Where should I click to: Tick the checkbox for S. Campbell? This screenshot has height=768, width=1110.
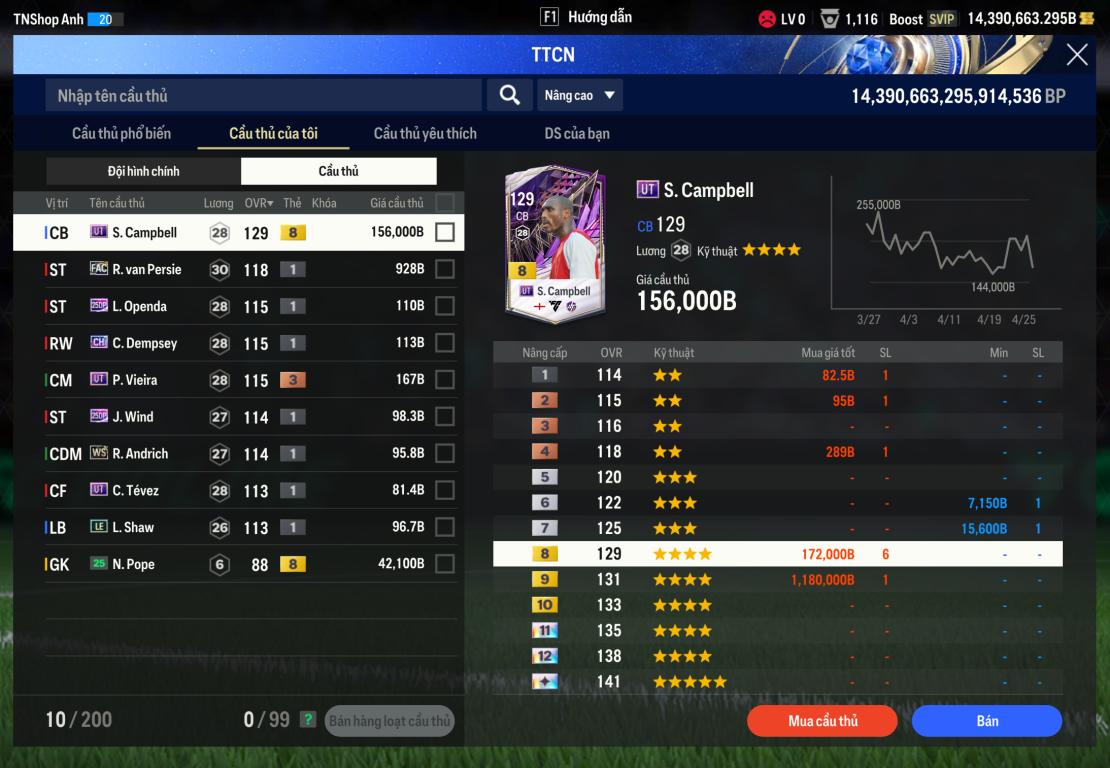(x=445, y=232)
